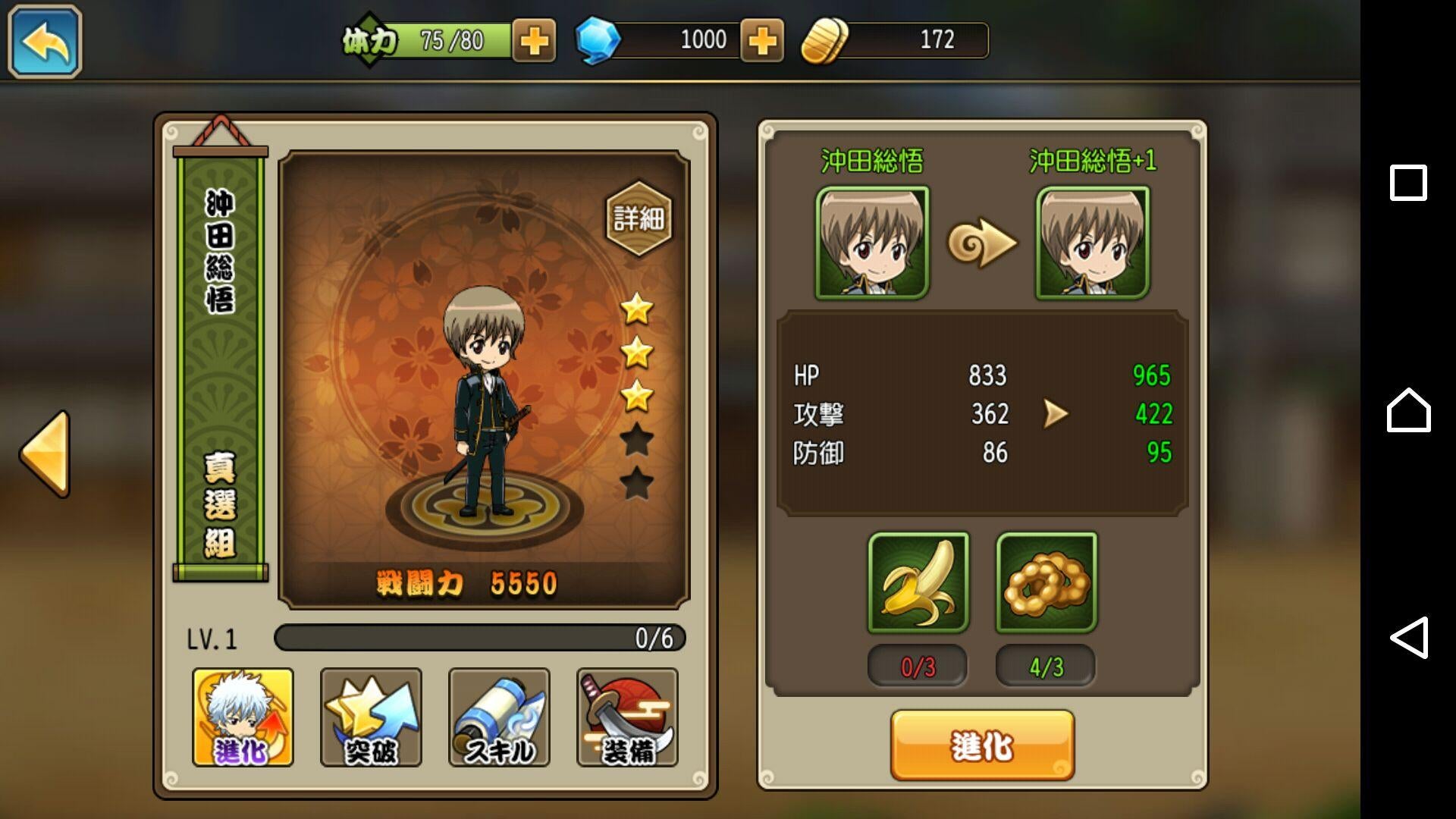Select the sukonbu evolution material icon
1456x819 pixels.
[x=1046, y=584]
